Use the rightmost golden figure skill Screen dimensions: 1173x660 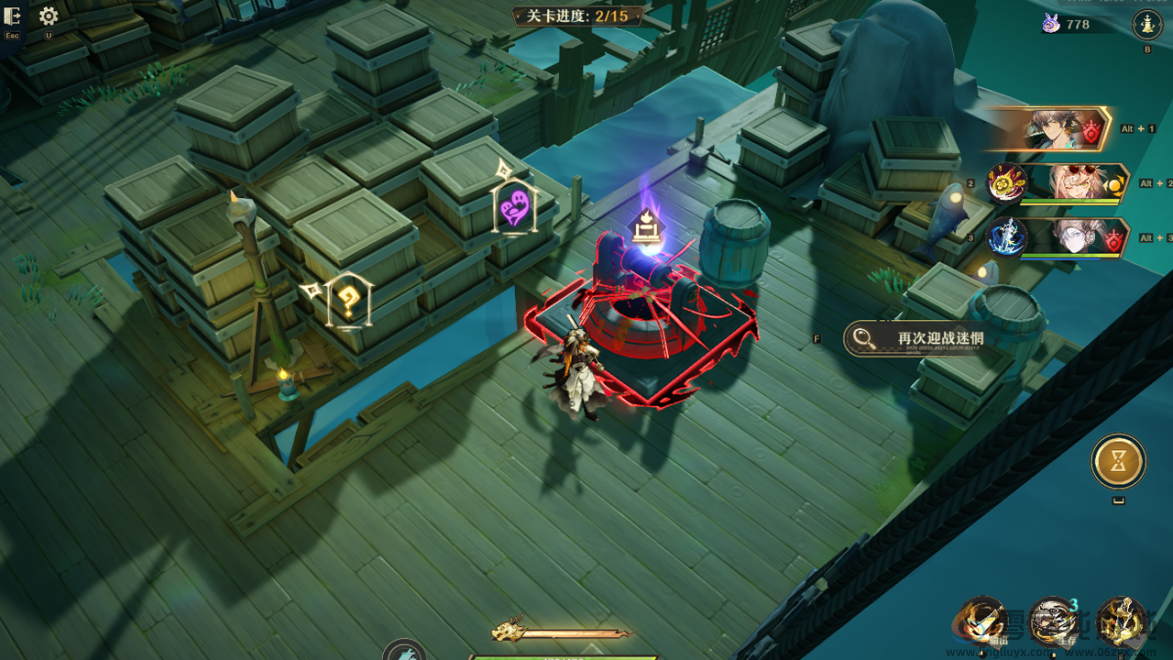1121,621
